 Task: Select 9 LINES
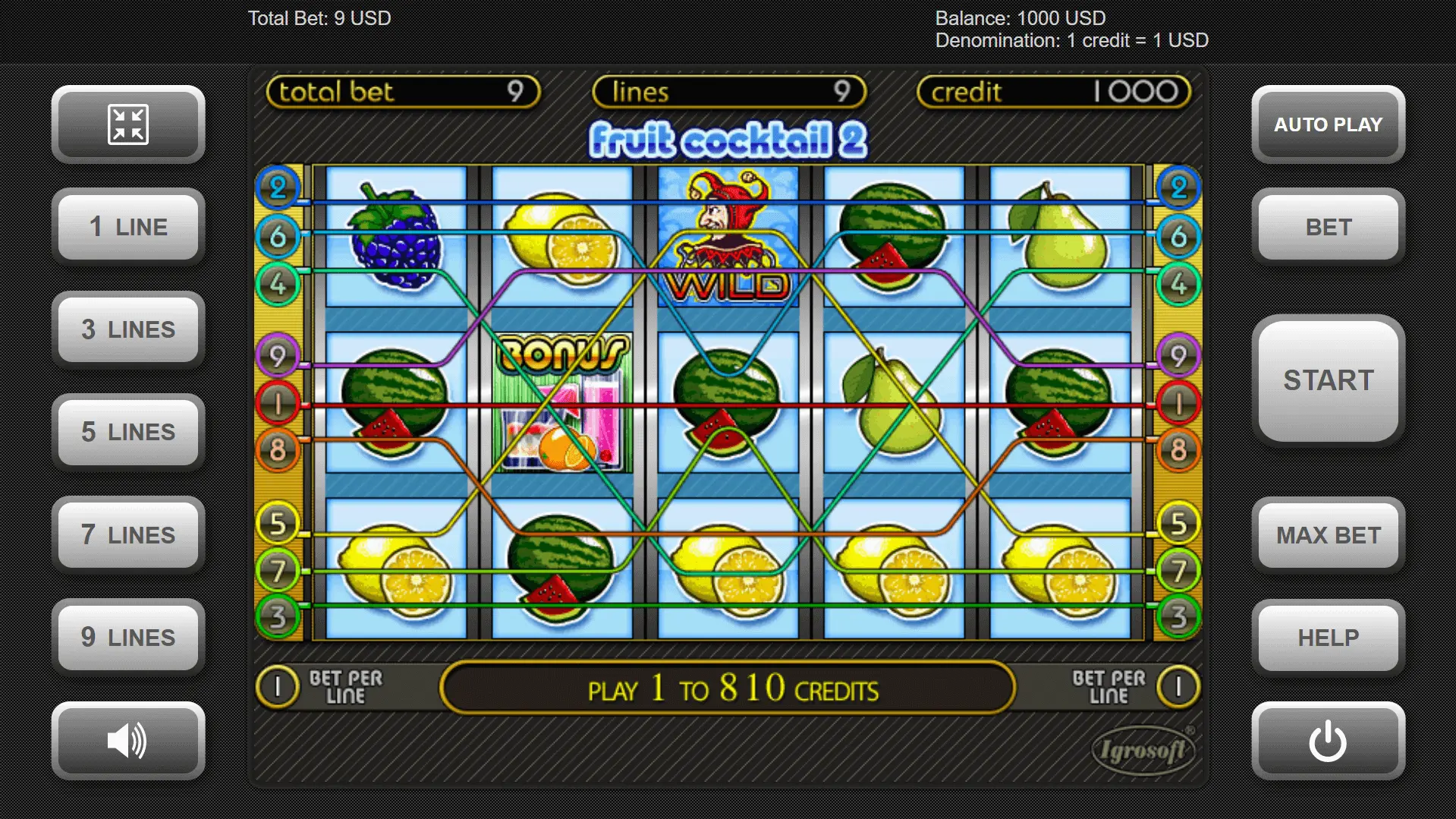[128, 638]
